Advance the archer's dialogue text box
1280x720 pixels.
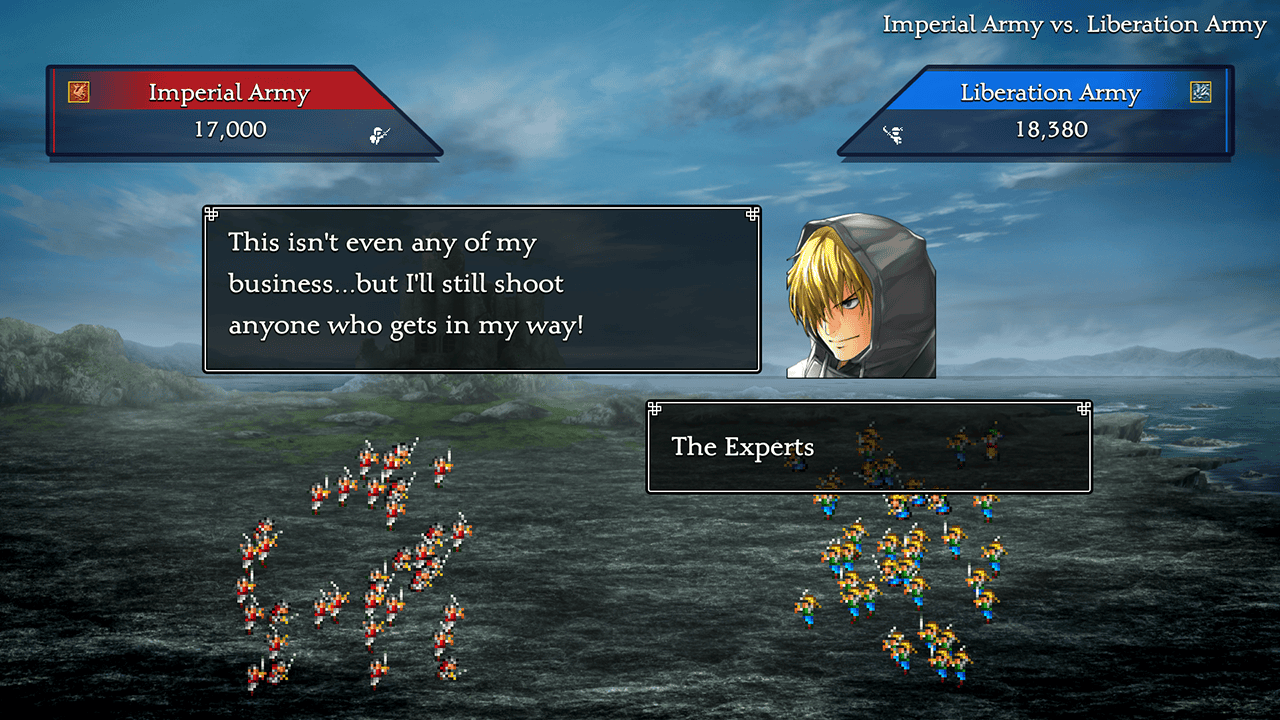tap(481, 289)
